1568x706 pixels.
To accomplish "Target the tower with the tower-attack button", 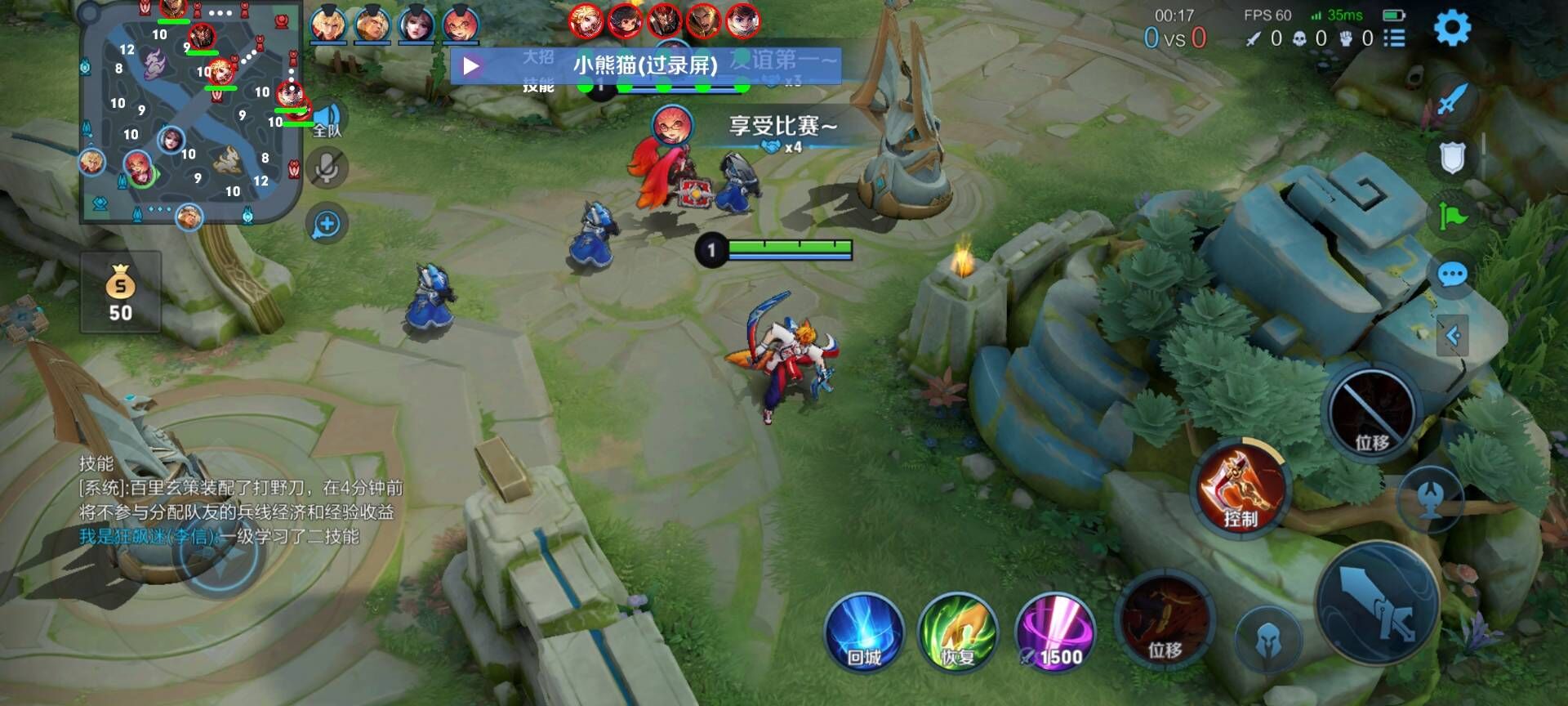I will (1430, 498).
